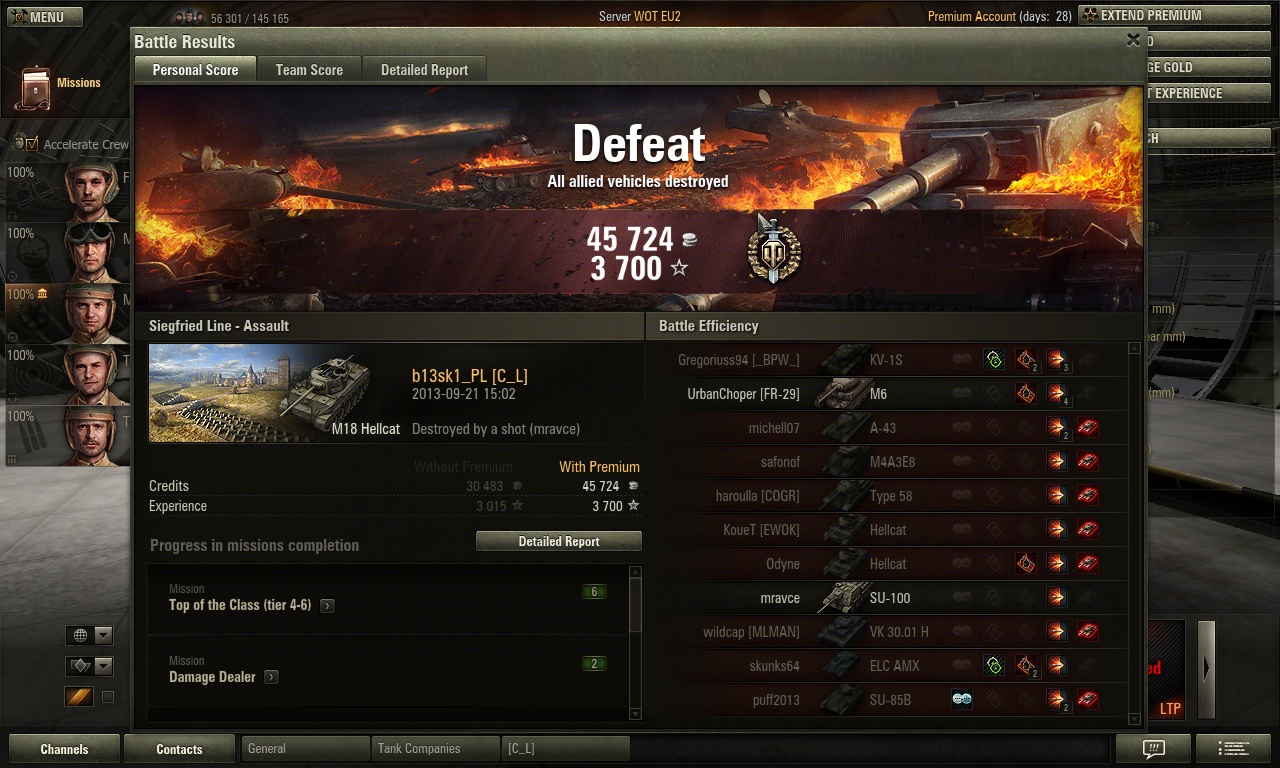This screenshot has height=768, width=1280.
Task: Select the Personal Score tab
Action: click(x=195, y=70)
